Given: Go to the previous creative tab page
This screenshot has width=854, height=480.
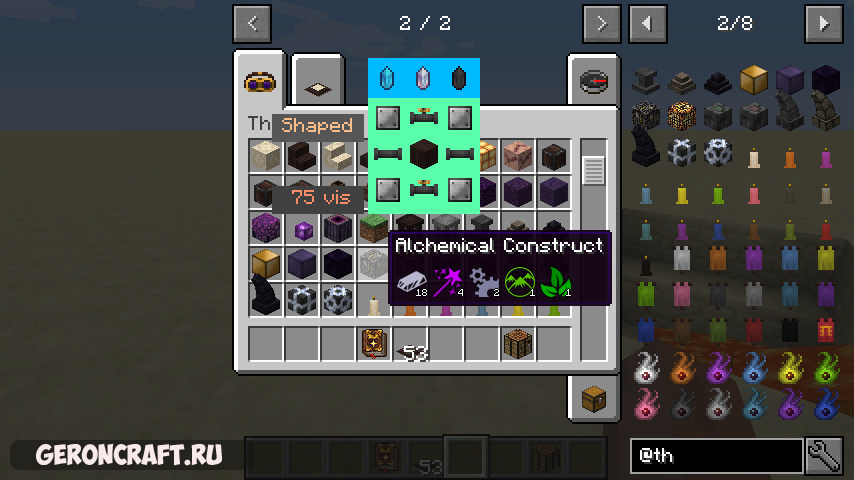Looking at the screenshot, I should pos(252,23).
